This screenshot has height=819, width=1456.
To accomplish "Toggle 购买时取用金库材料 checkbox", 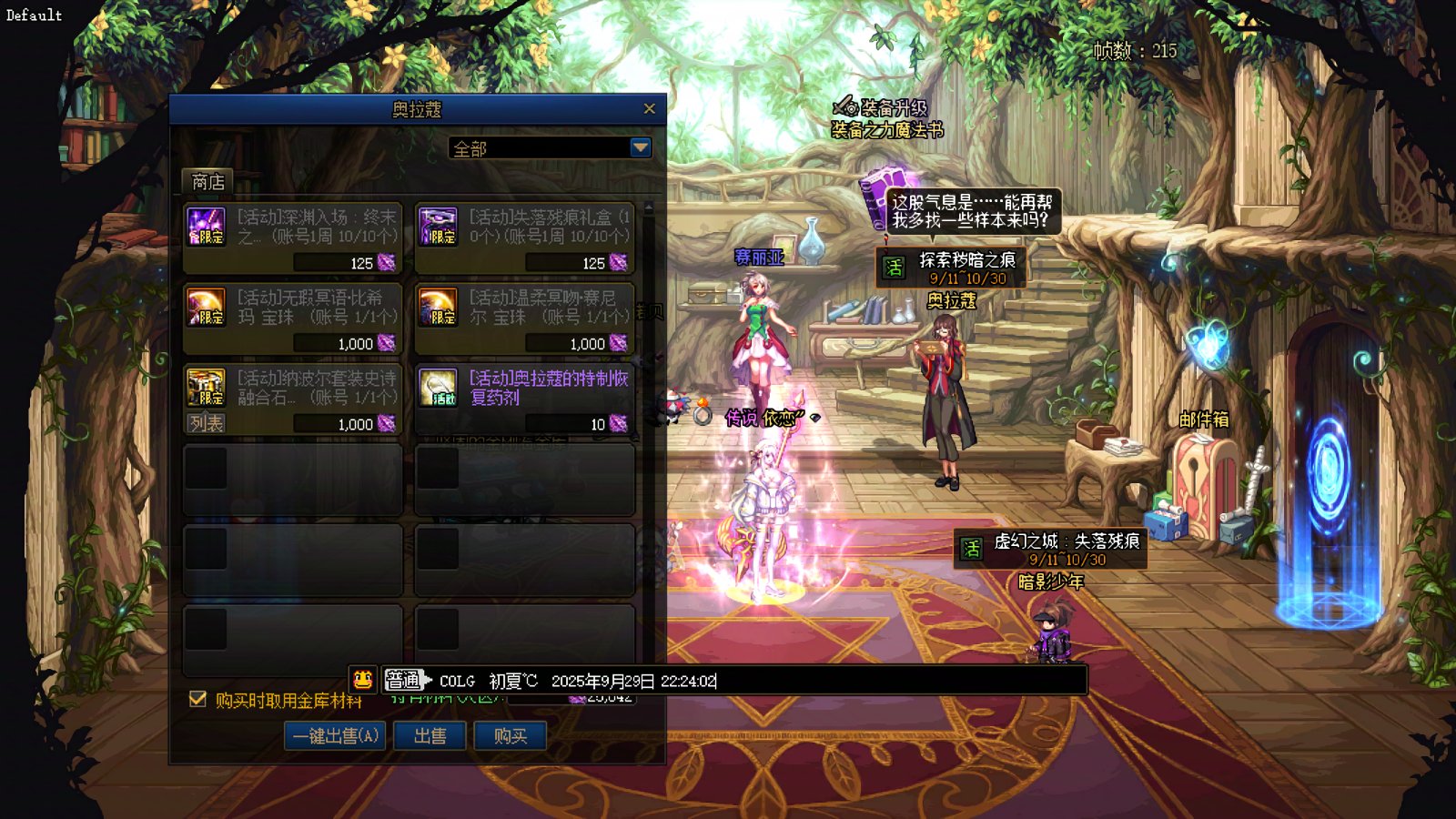I will click(x=197, y=699).
